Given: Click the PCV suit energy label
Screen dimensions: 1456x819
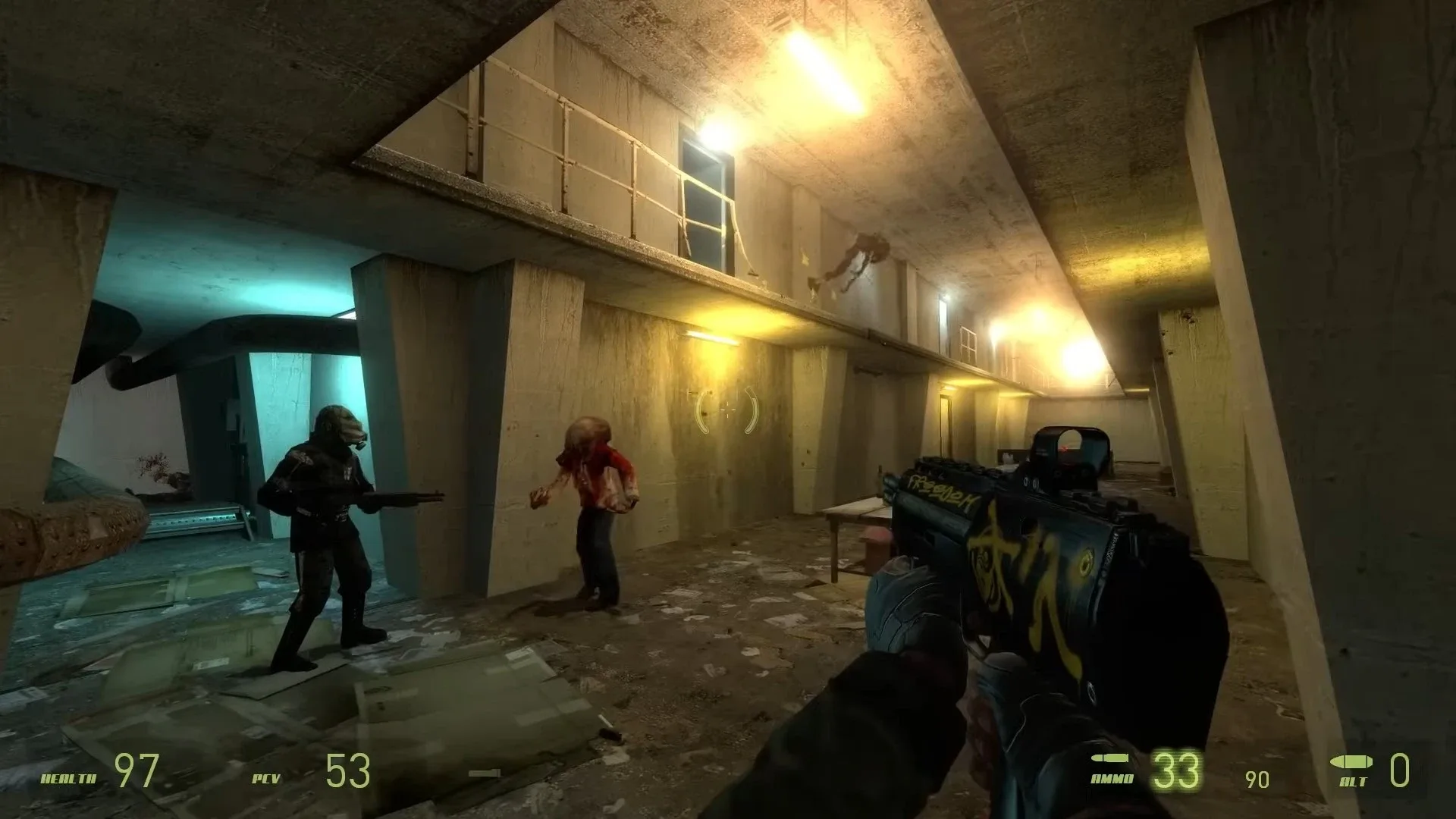Looking at the screenshot, I should pyautogui.click(x=267, y=779).
